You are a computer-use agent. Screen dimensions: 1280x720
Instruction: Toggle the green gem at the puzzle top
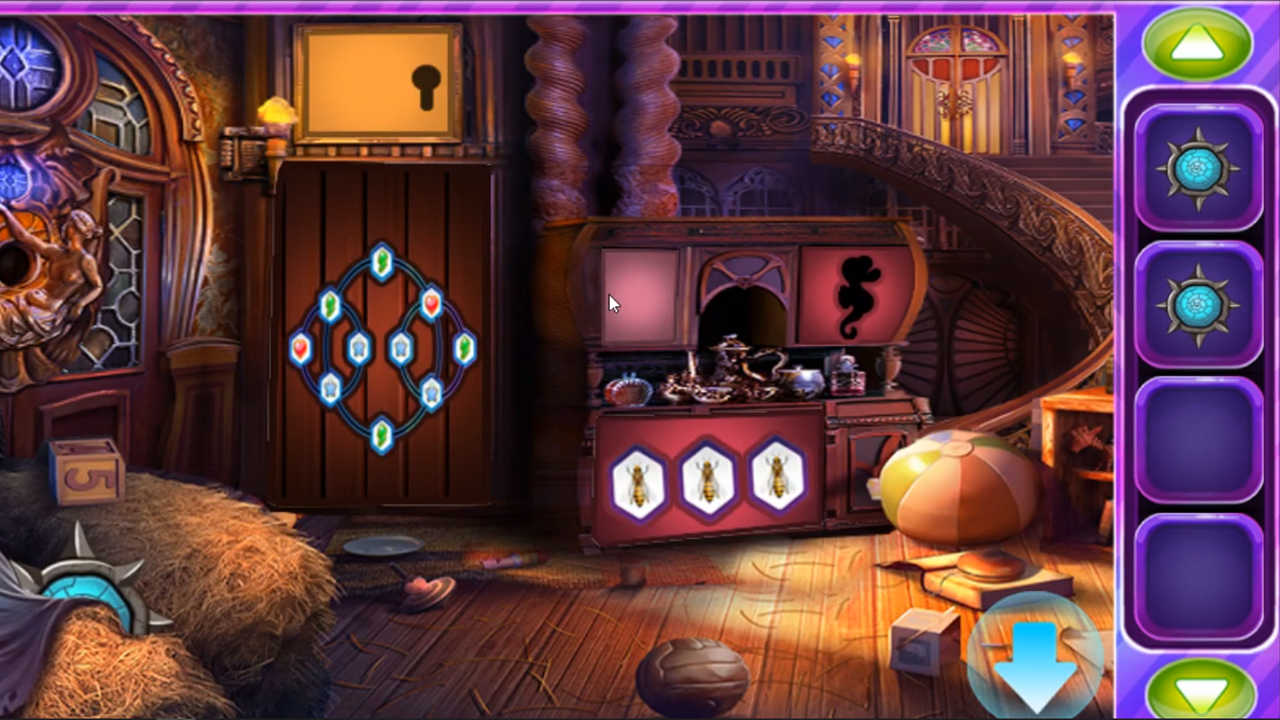click(x=383, y=262)
